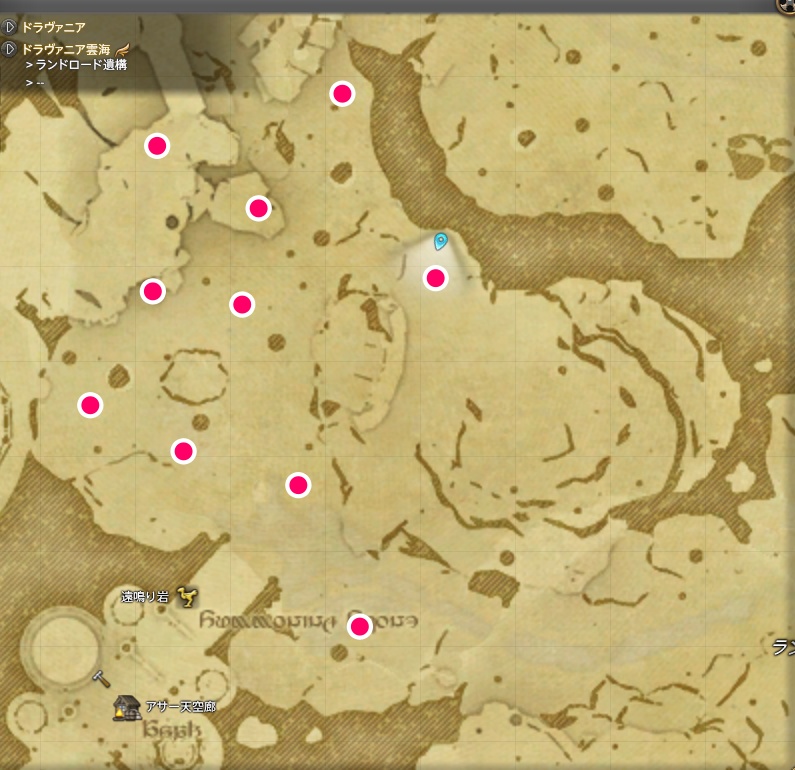The height and width of the screenshot is (770, 795).
Task: Click the hammer marker on the map
Action: click(x=100, y=677)
